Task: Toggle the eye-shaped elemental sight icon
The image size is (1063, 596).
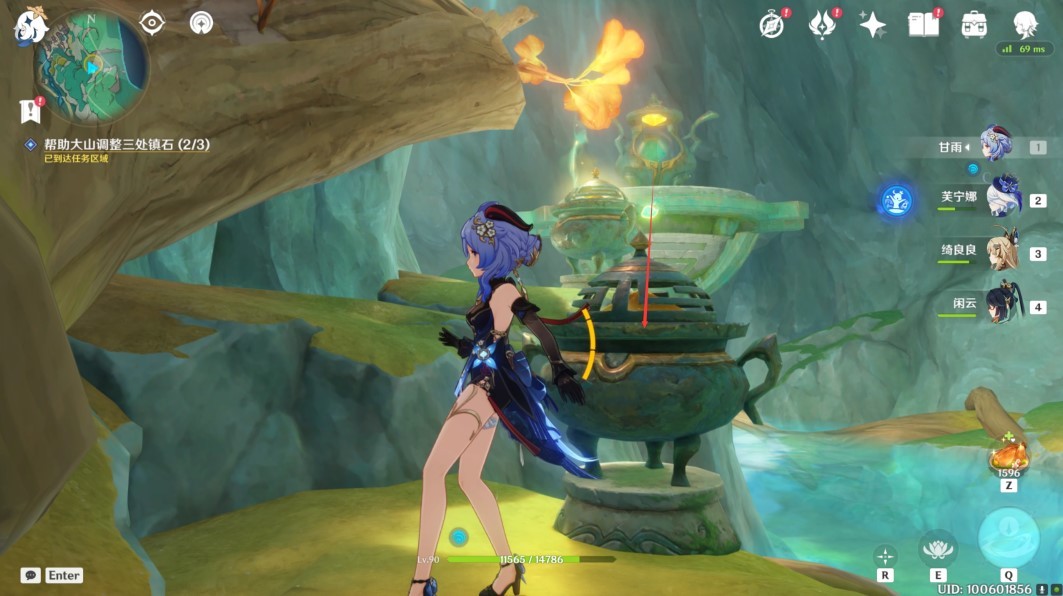Action: click(x=152, y=23)
